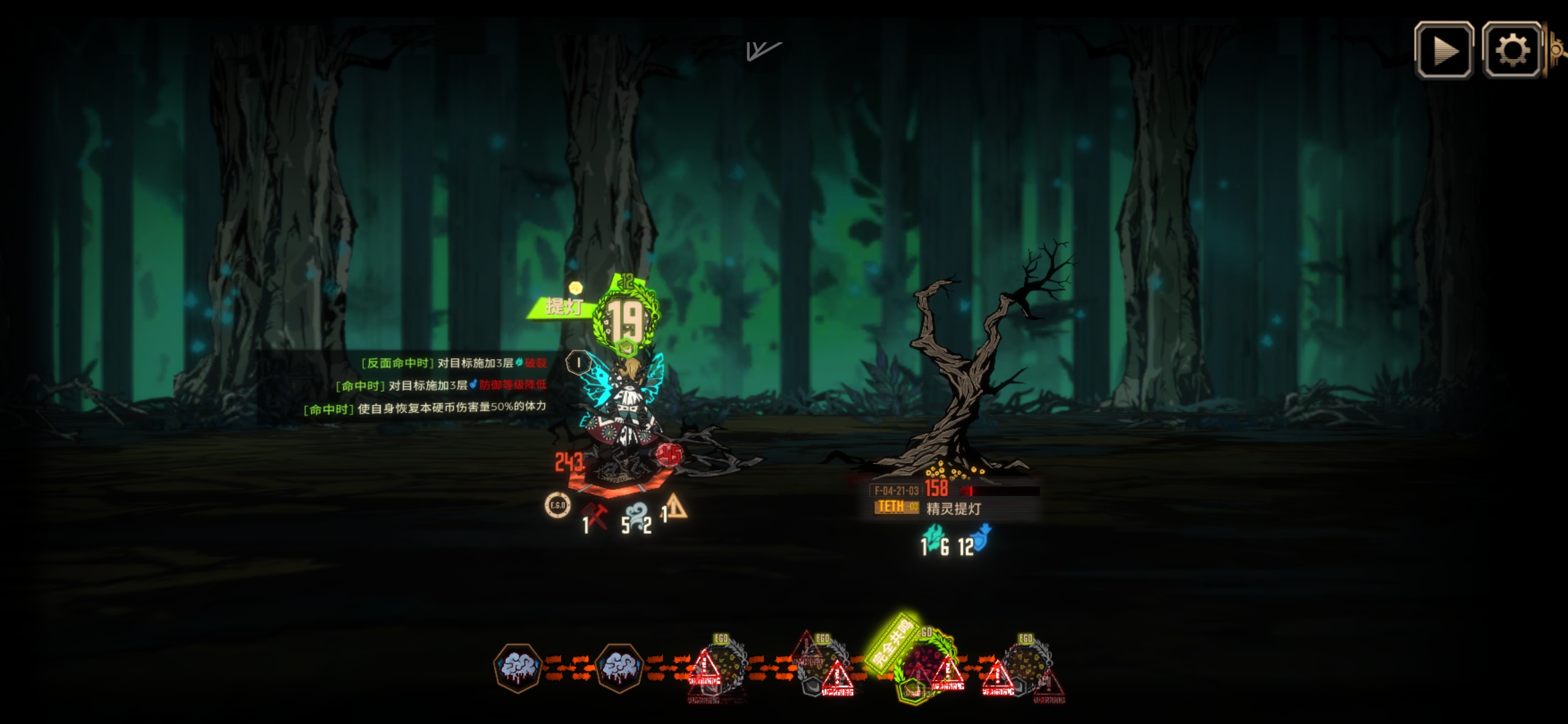Screen dimensions: 1568x724
Task: Inspect the orange triangle status icon
Action: [677, 507]
